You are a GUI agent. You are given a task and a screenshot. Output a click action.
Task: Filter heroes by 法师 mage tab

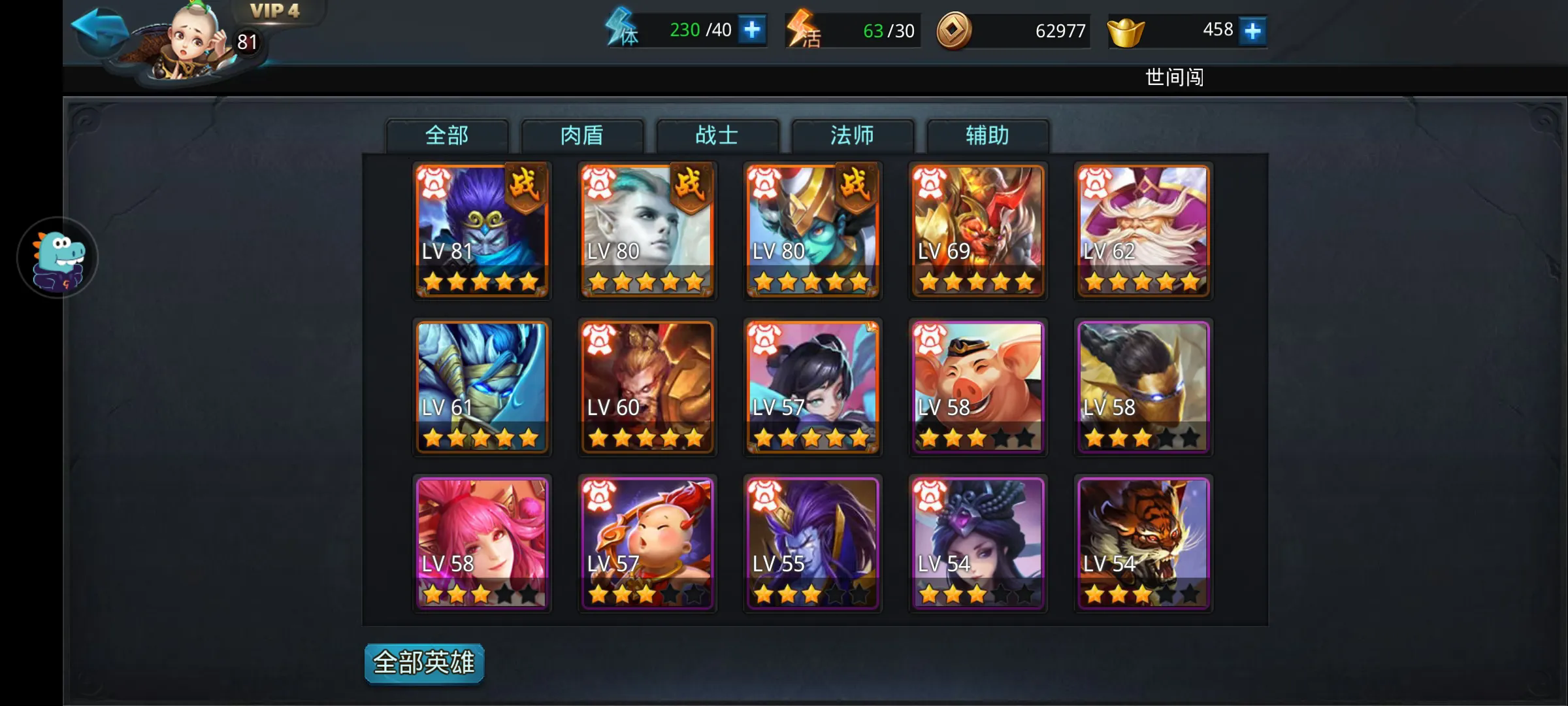(852, 135)
